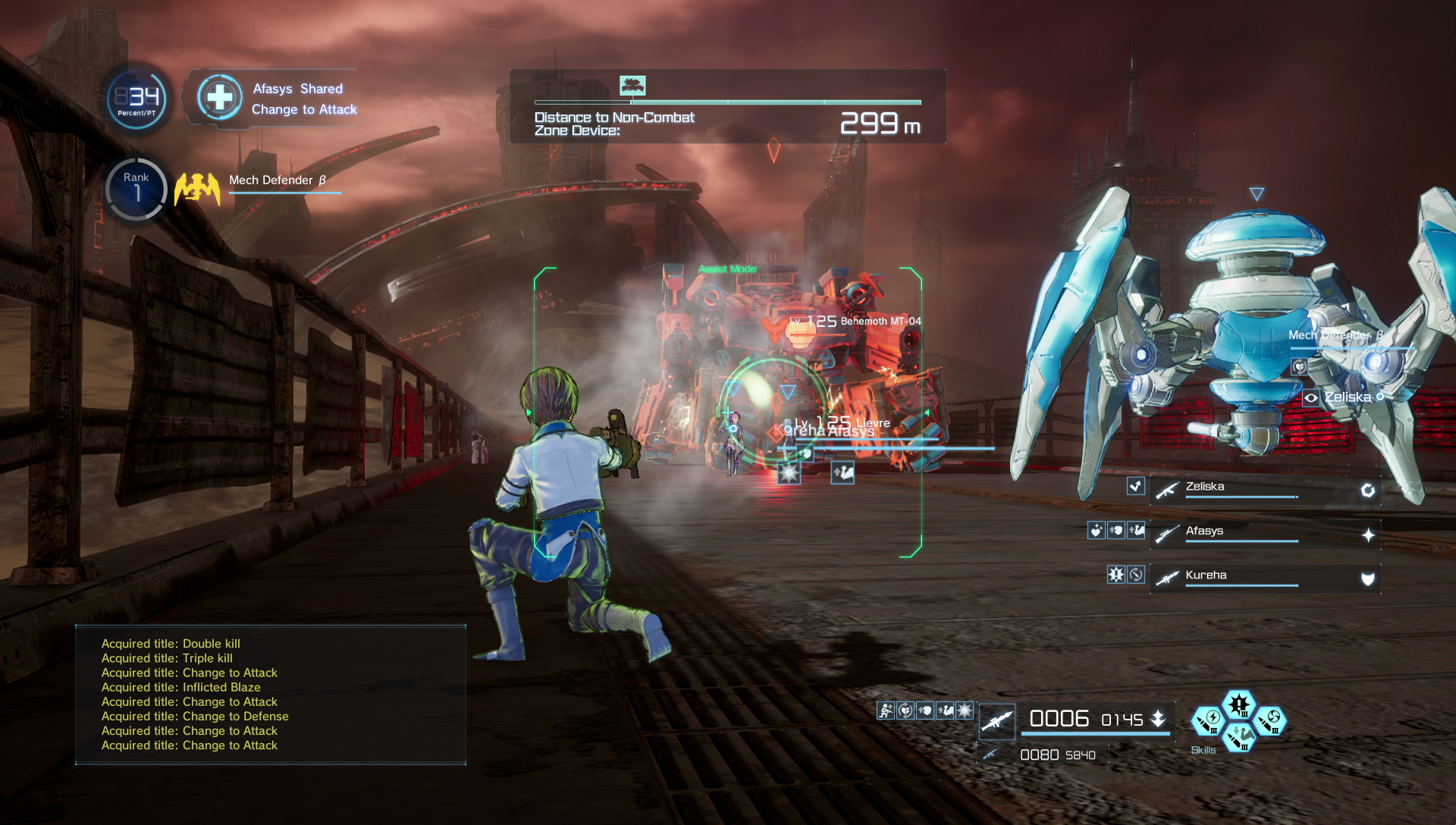Click Kureha's shield role icon
This screenshot has height=825, width=1456.
tap(1368, 579)
